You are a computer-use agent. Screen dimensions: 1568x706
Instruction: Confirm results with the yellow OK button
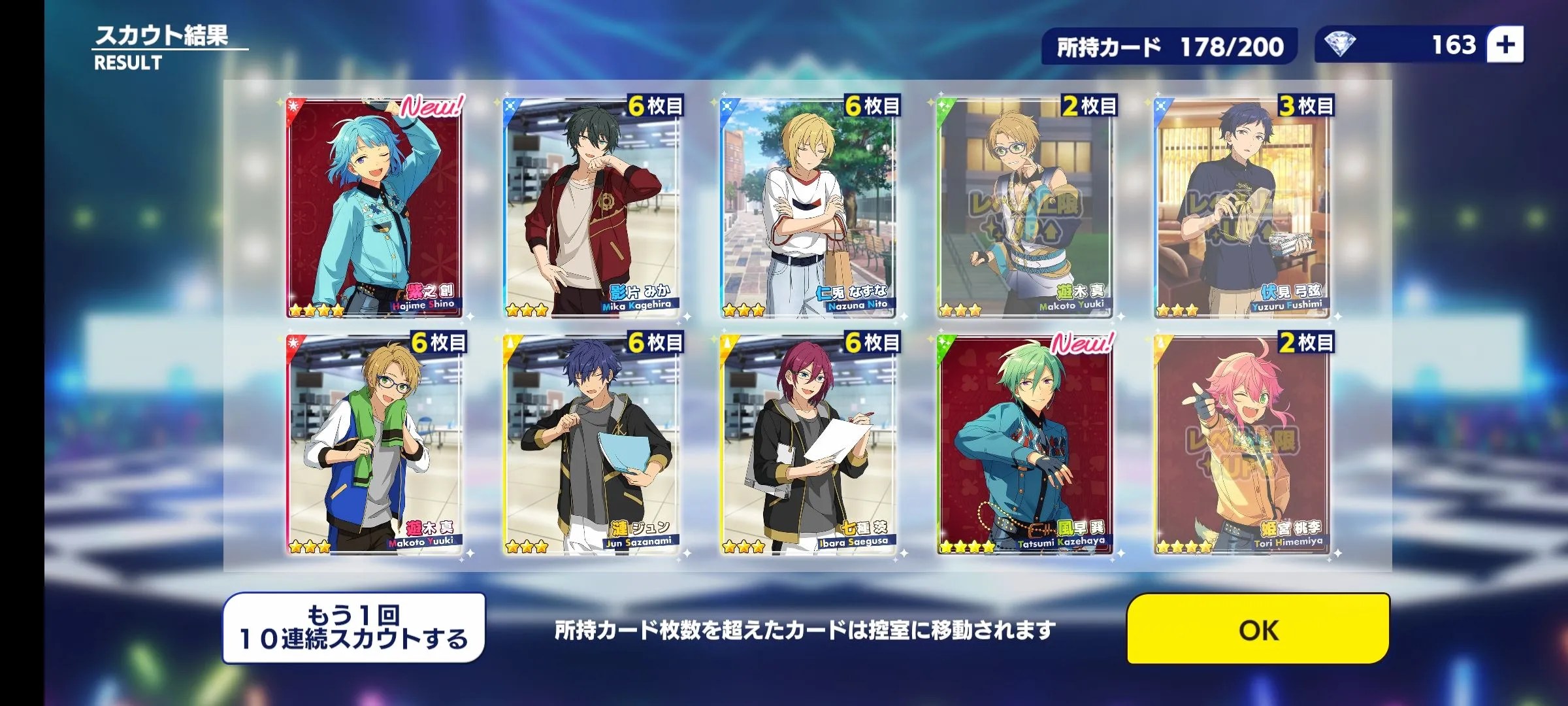point(1258,629)
